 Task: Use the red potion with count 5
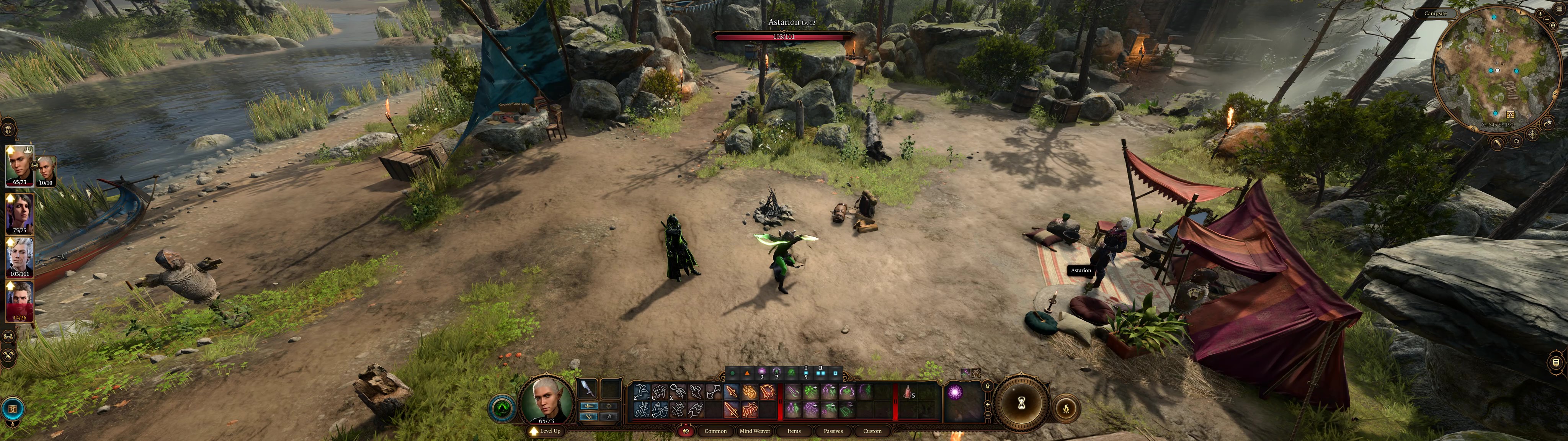[908, 393]
